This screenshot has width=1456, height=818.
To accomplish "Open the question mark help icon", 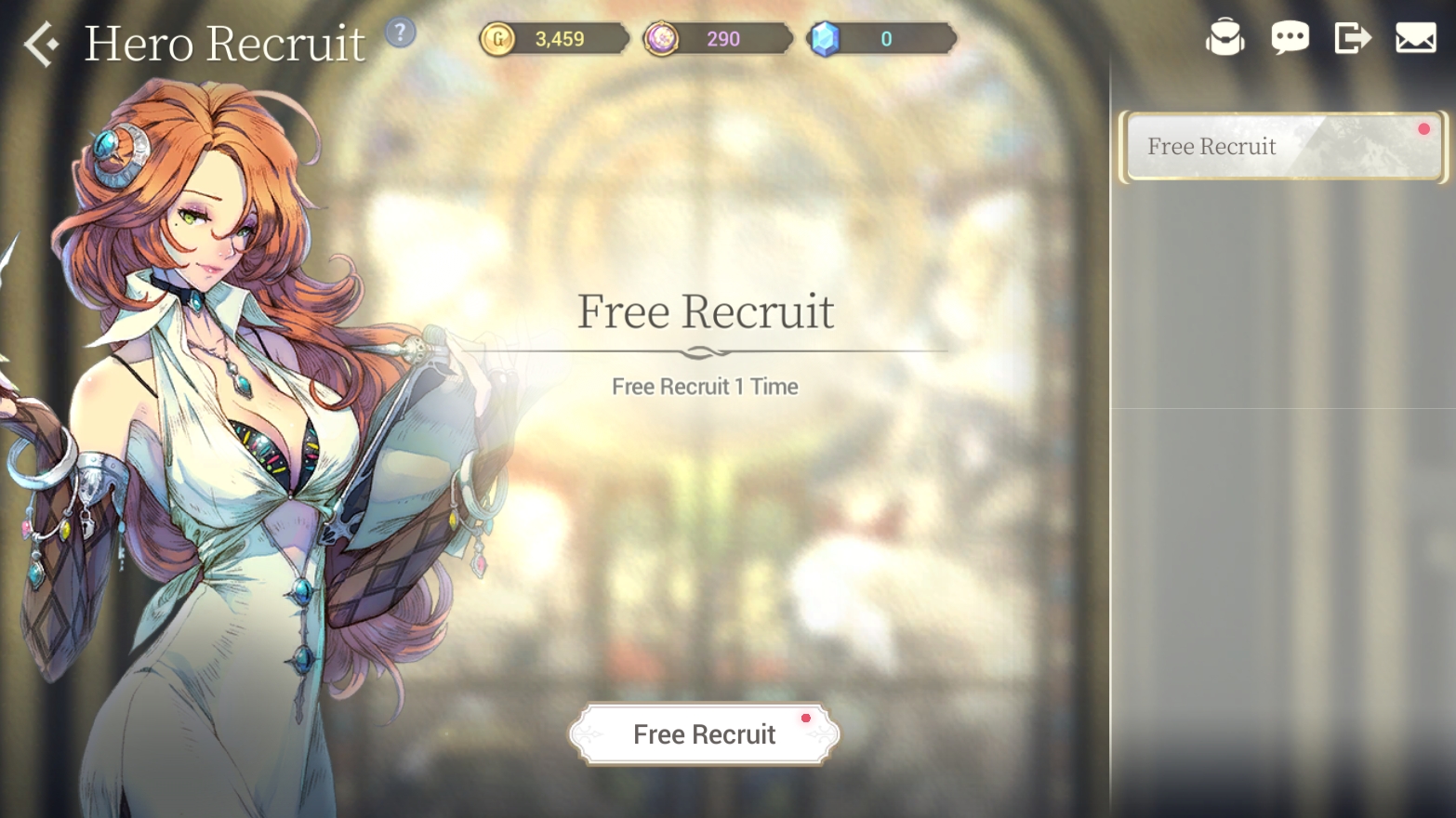I will 400,33.
